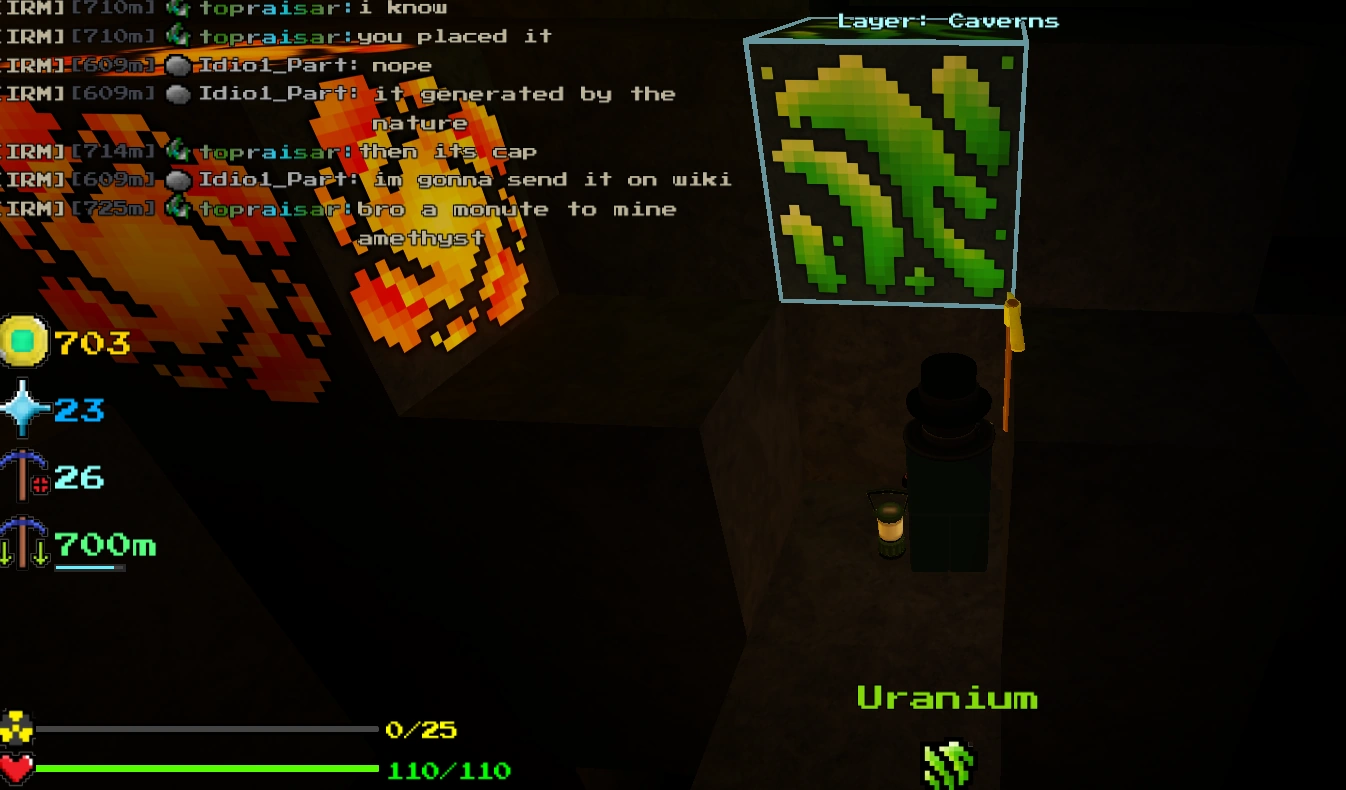Click the Uranium label above the ore icon

(x=948, y=697)
